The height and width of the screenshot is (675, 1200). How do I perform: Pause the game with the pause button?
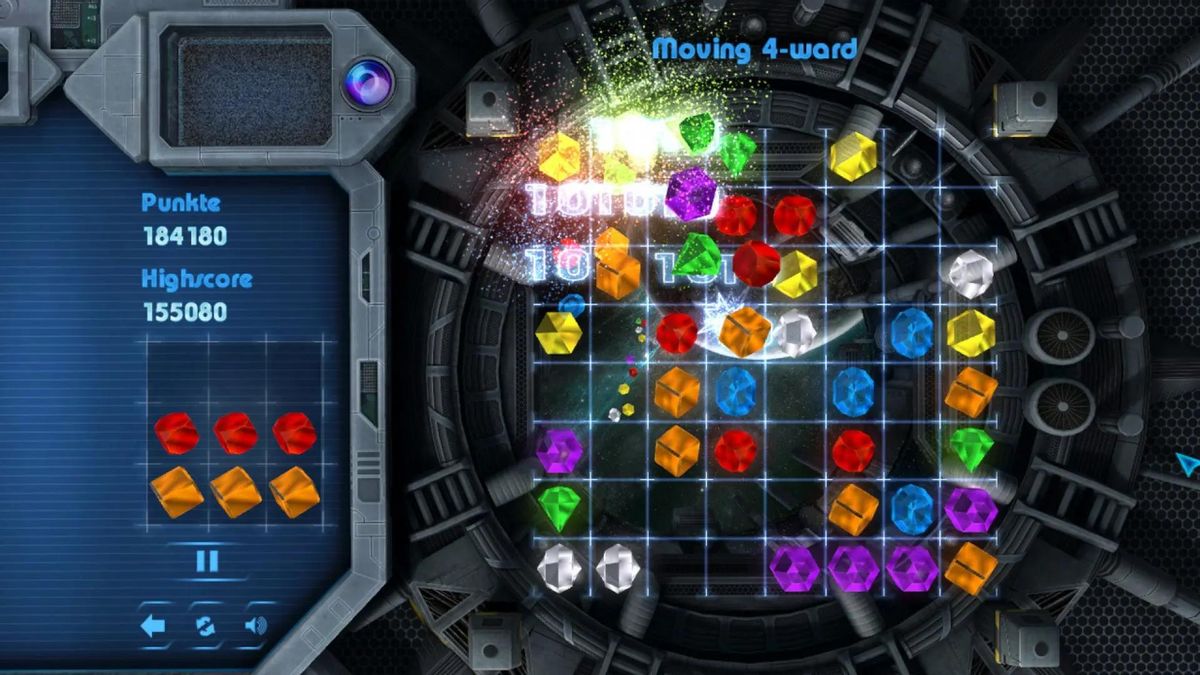tap(207, 561)
